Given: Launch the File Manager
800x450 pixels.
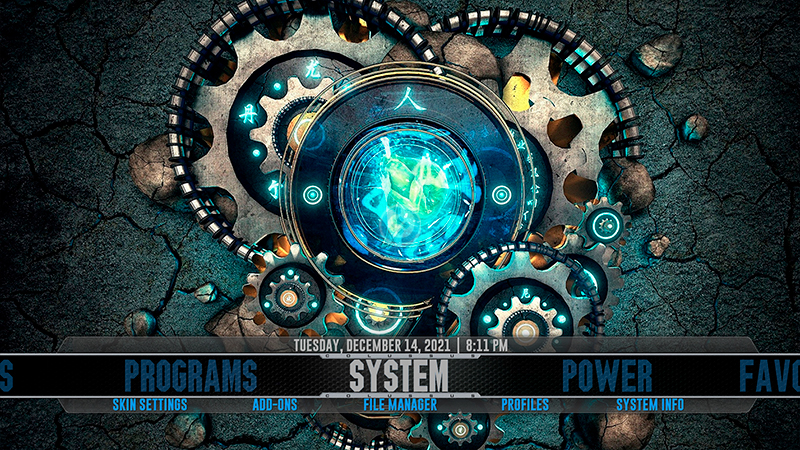Looking at the screenshot, I should click(400, 405).
